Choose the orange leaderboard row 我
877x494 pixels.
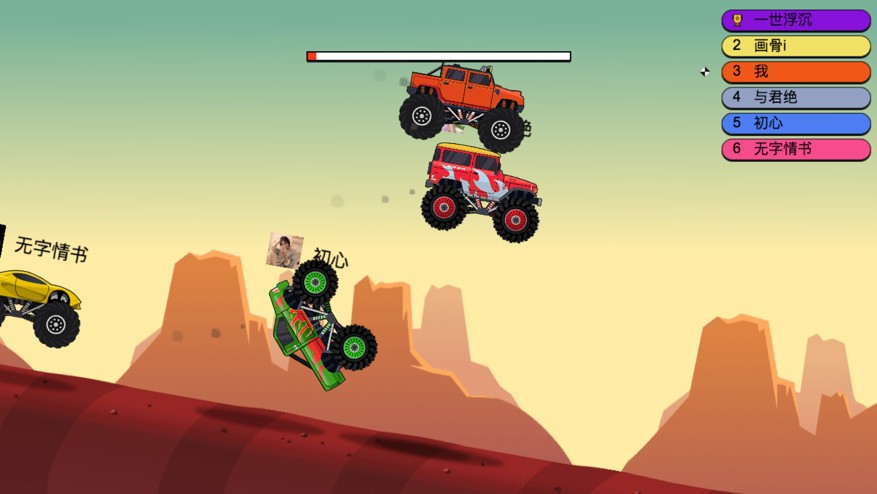point(796,72)
